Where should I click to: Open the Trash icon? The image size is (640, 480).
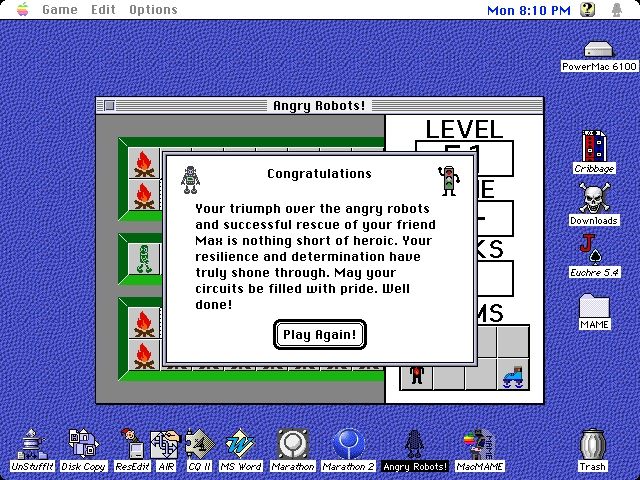click(x=593, y=448)
